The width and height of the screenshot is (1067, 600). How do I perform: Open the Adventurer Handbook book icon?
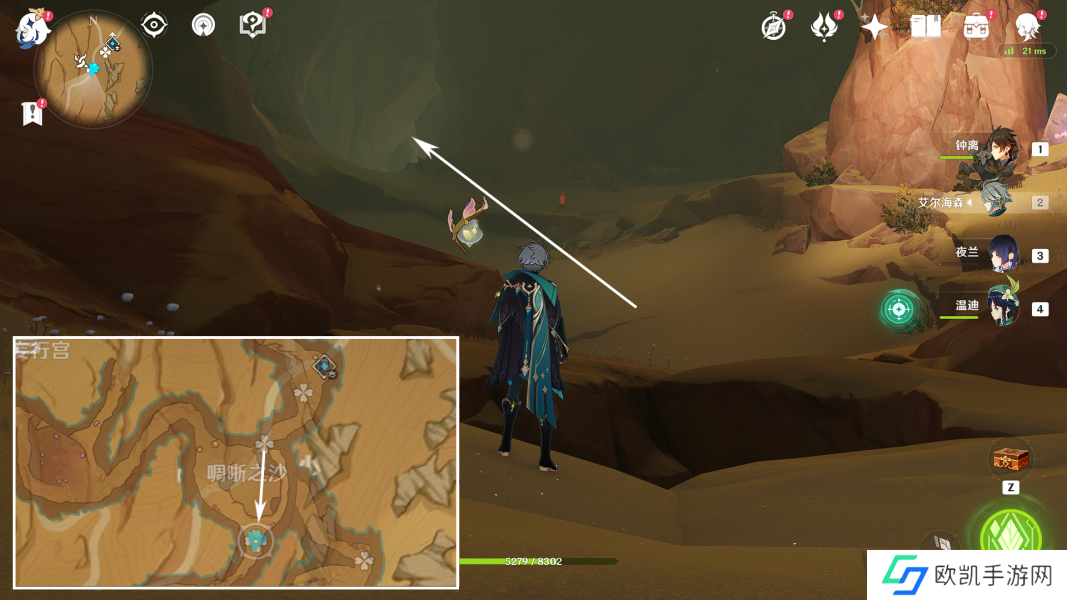(926, 27)
